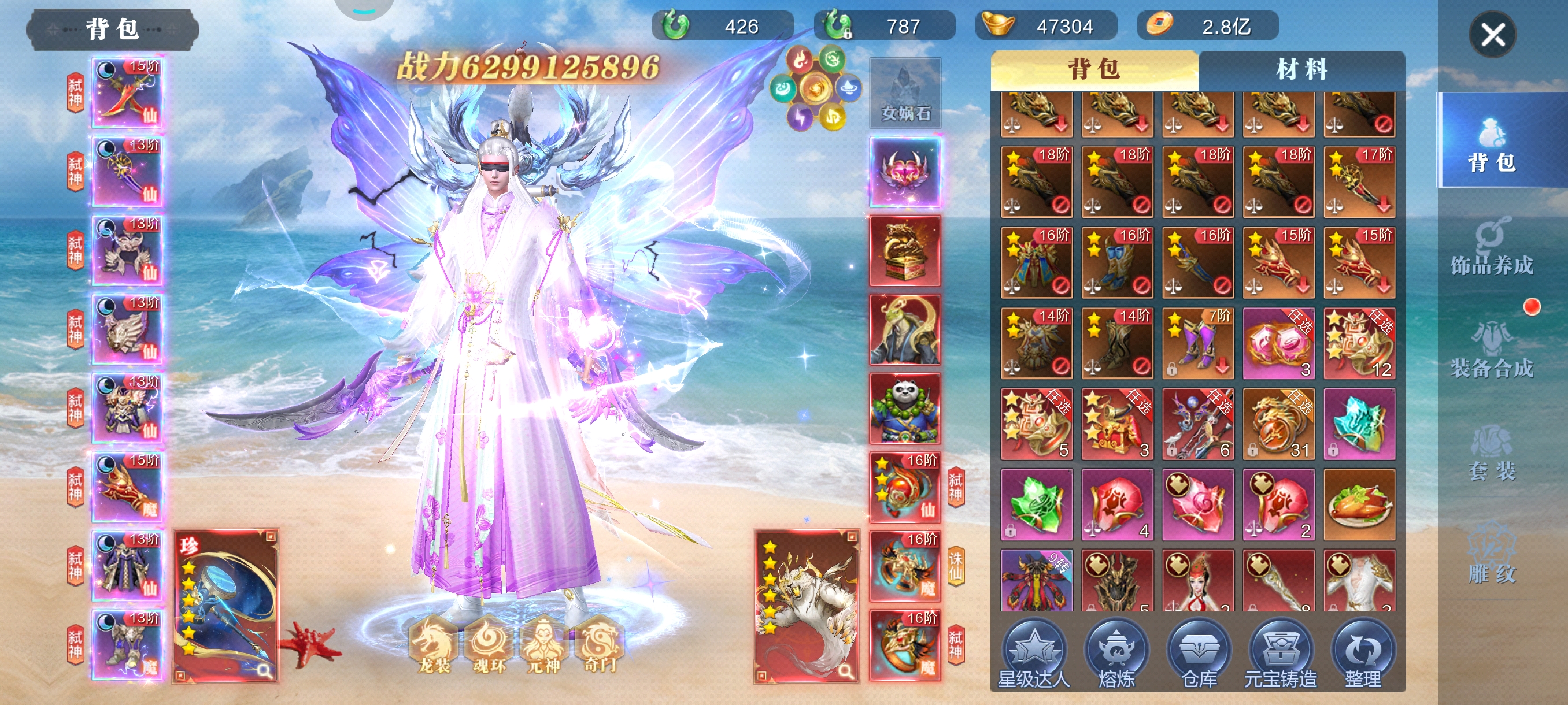This screenshot has height=705, width=1568.
Task: Go to the 套装 section
Action: click(1491, 452)
